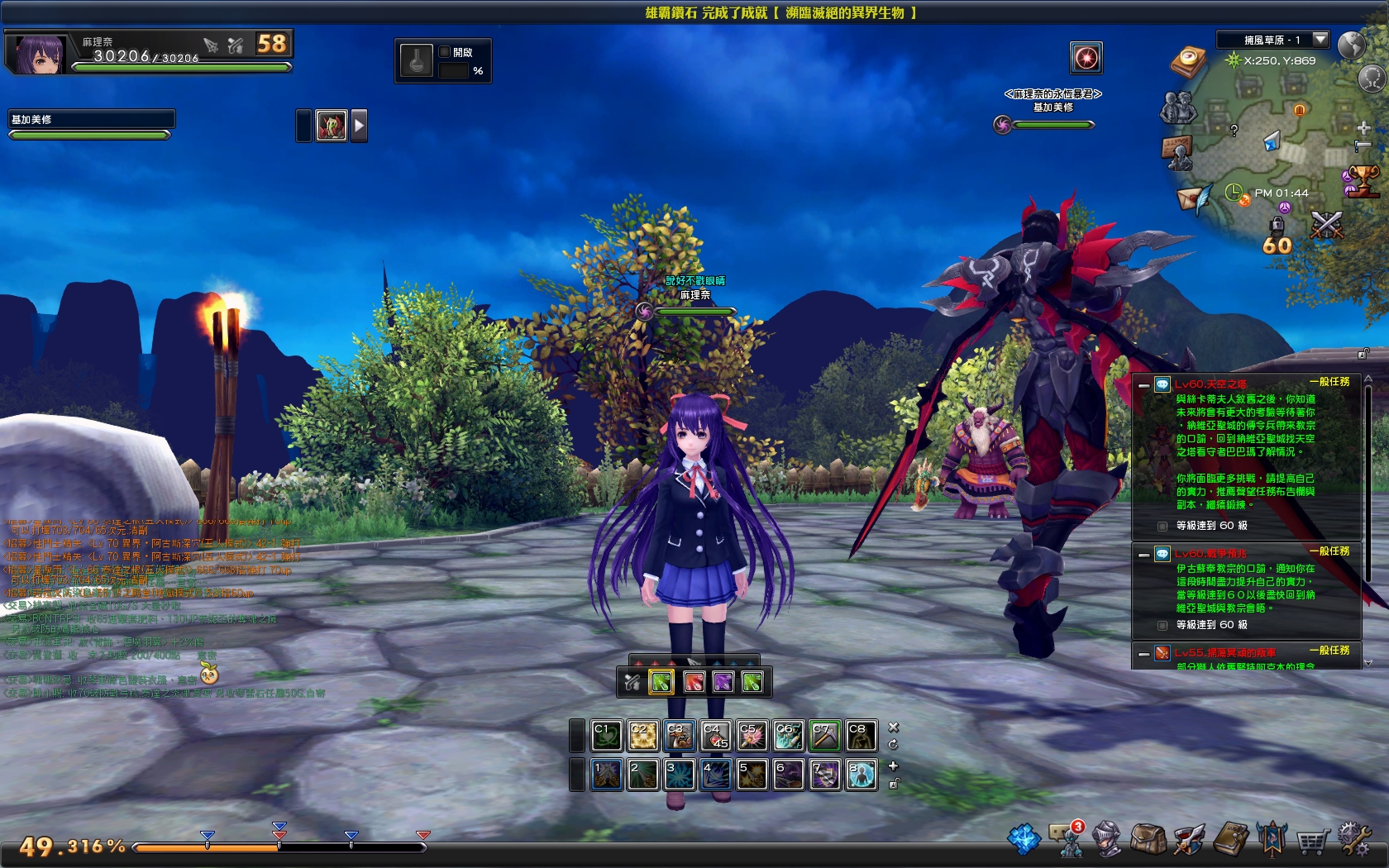Click minimap zoom-in plus button
The image size is (1389, 868).
click(1363, 129)
